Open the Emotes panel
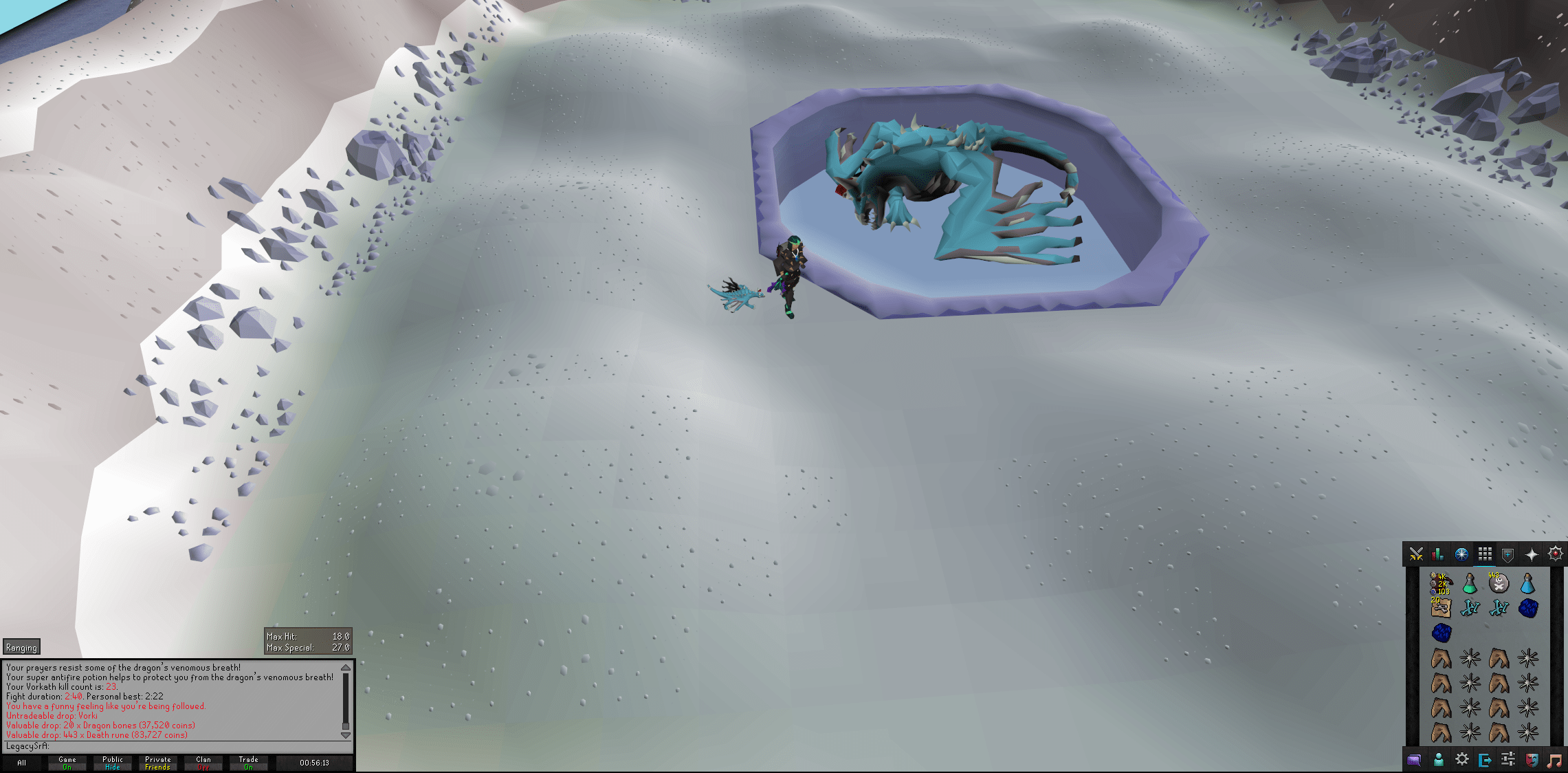 pyautogui.click(x=1532, y=761)
